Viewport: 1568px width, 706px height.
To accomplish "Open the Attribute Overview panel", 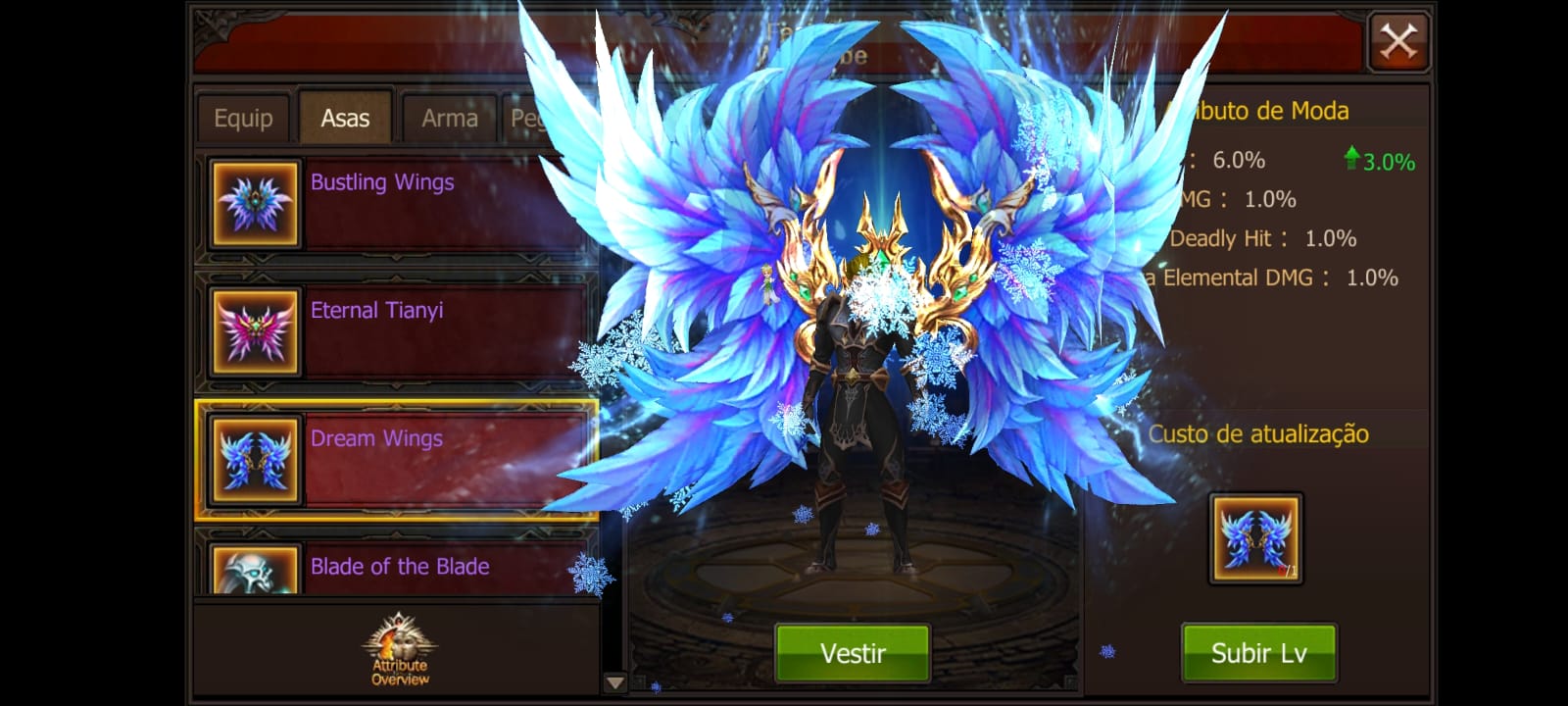I will click(x=396, y=652).
